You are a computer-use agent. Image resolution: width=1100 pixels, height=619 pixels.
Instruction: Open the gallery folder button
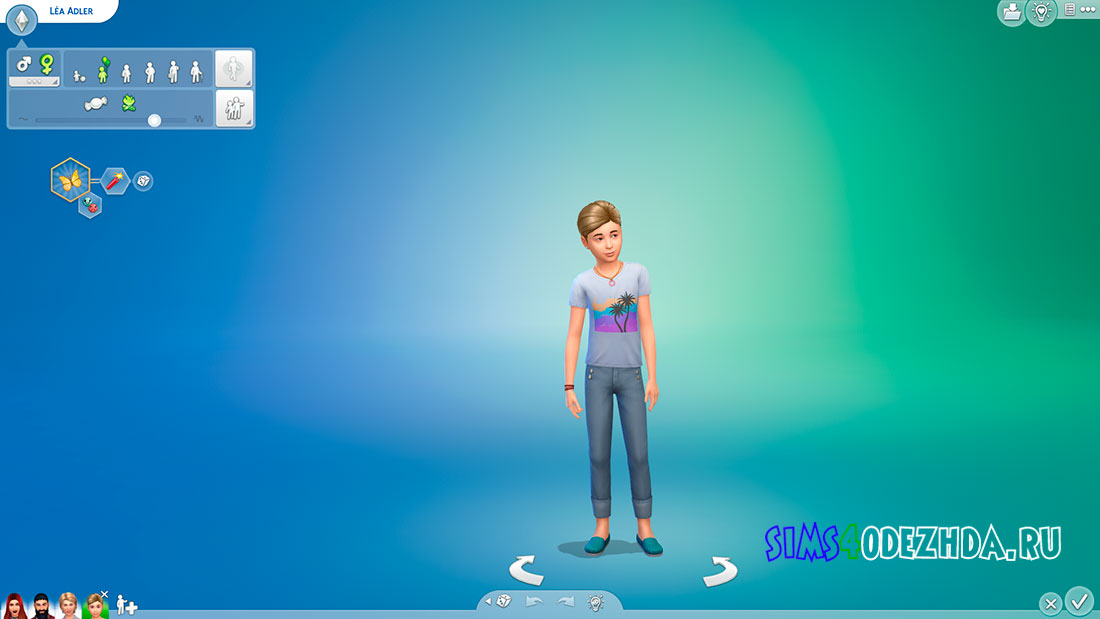click(x=1010, y=12)
